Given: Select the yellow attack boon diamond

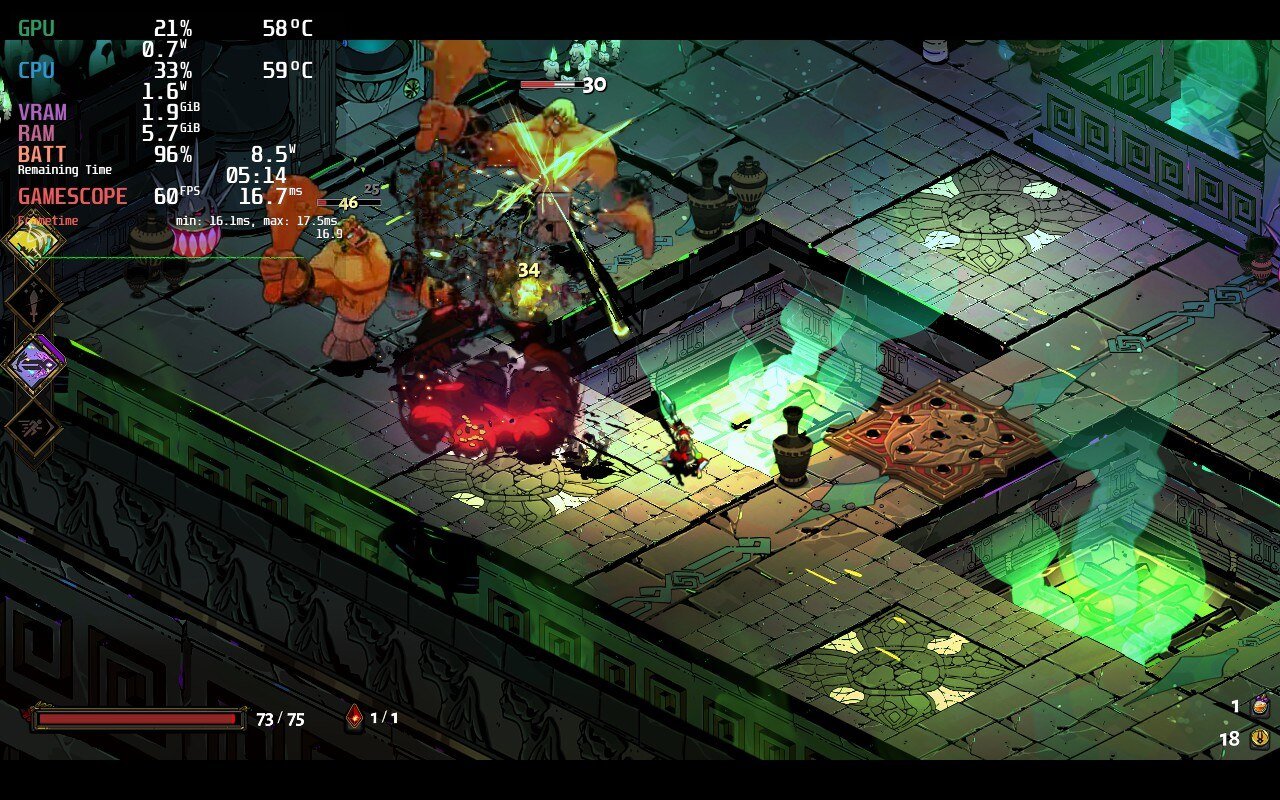Looking at the screenshot, I should pyautogui.click(x=33, y=241).
